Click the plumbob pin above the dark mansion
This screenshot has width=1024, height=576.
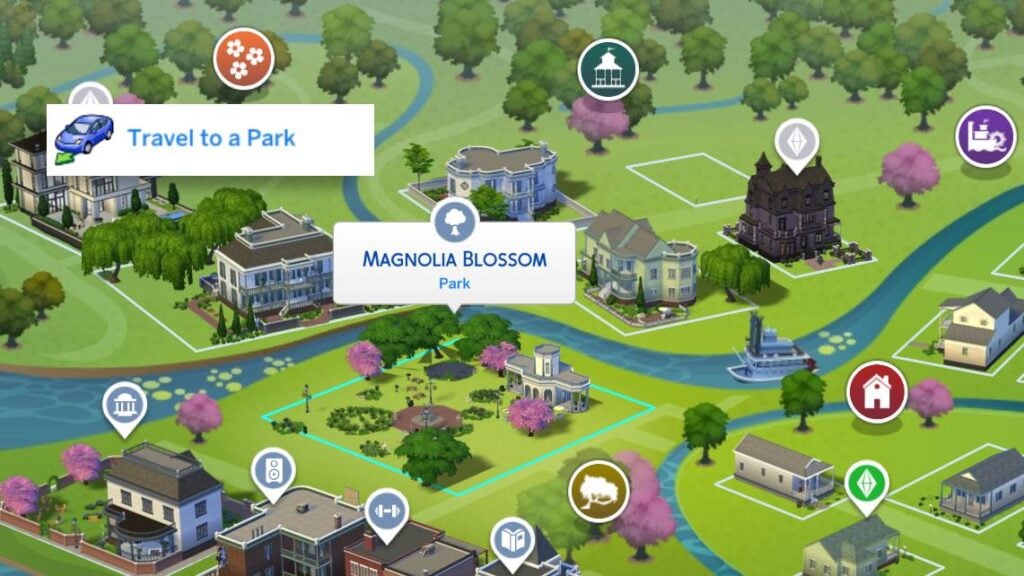tap(796, 141)
